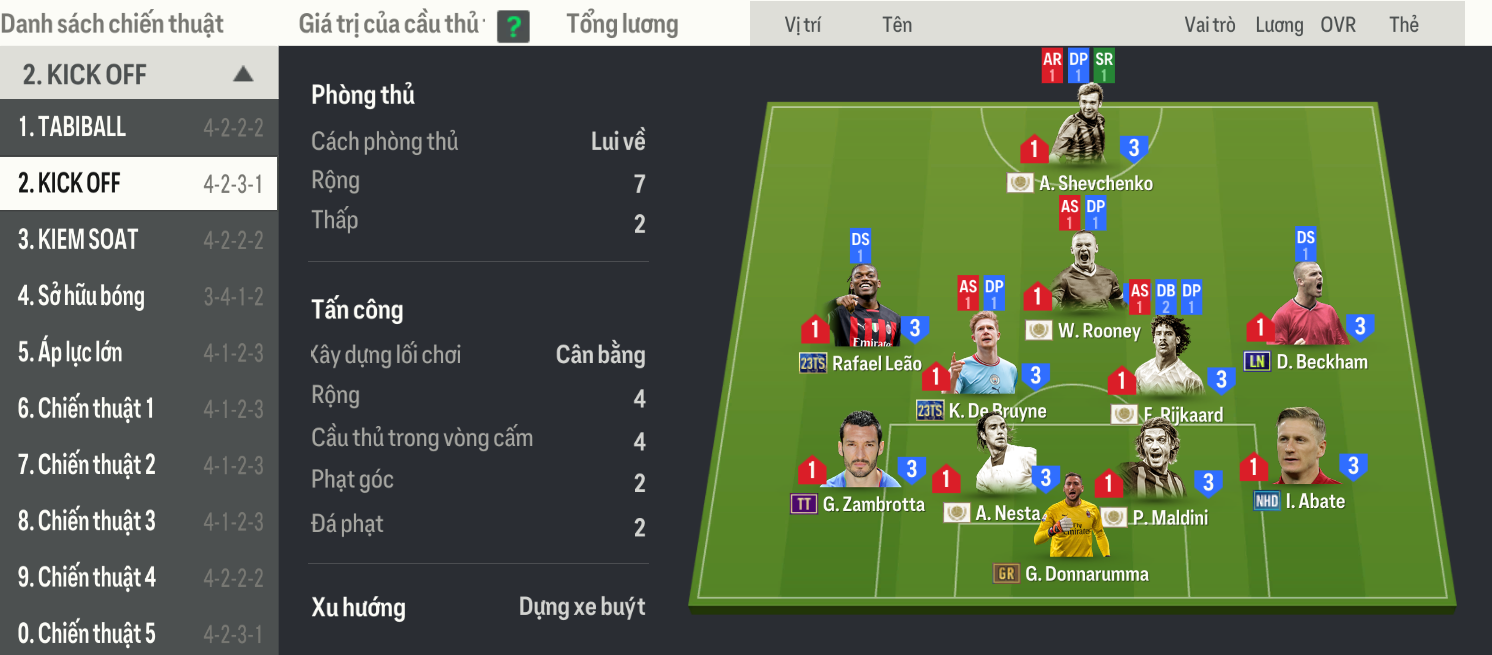
Task: Choose W. Rooney's player card
Action: coord(1084,273)
